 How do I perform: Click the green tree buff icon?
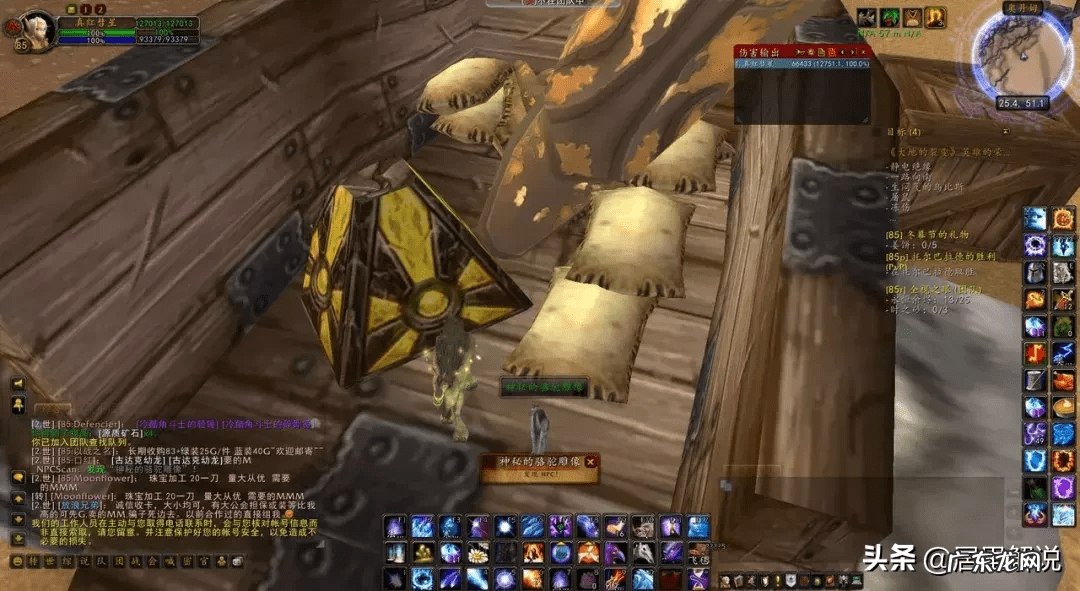(x=890, y=17)
